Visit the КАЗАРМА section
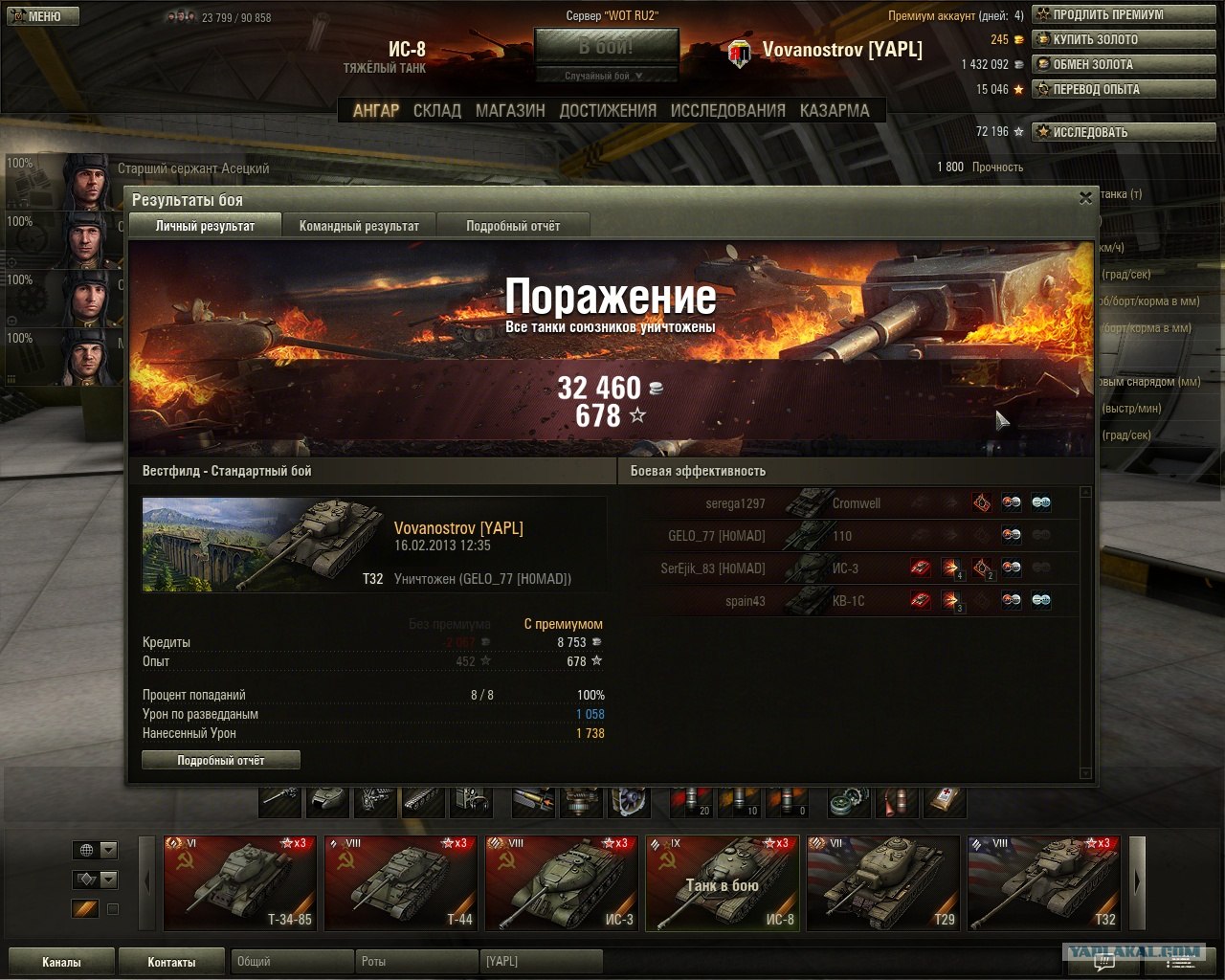Viewport: 1225px width, 980px height. [835, 111]
